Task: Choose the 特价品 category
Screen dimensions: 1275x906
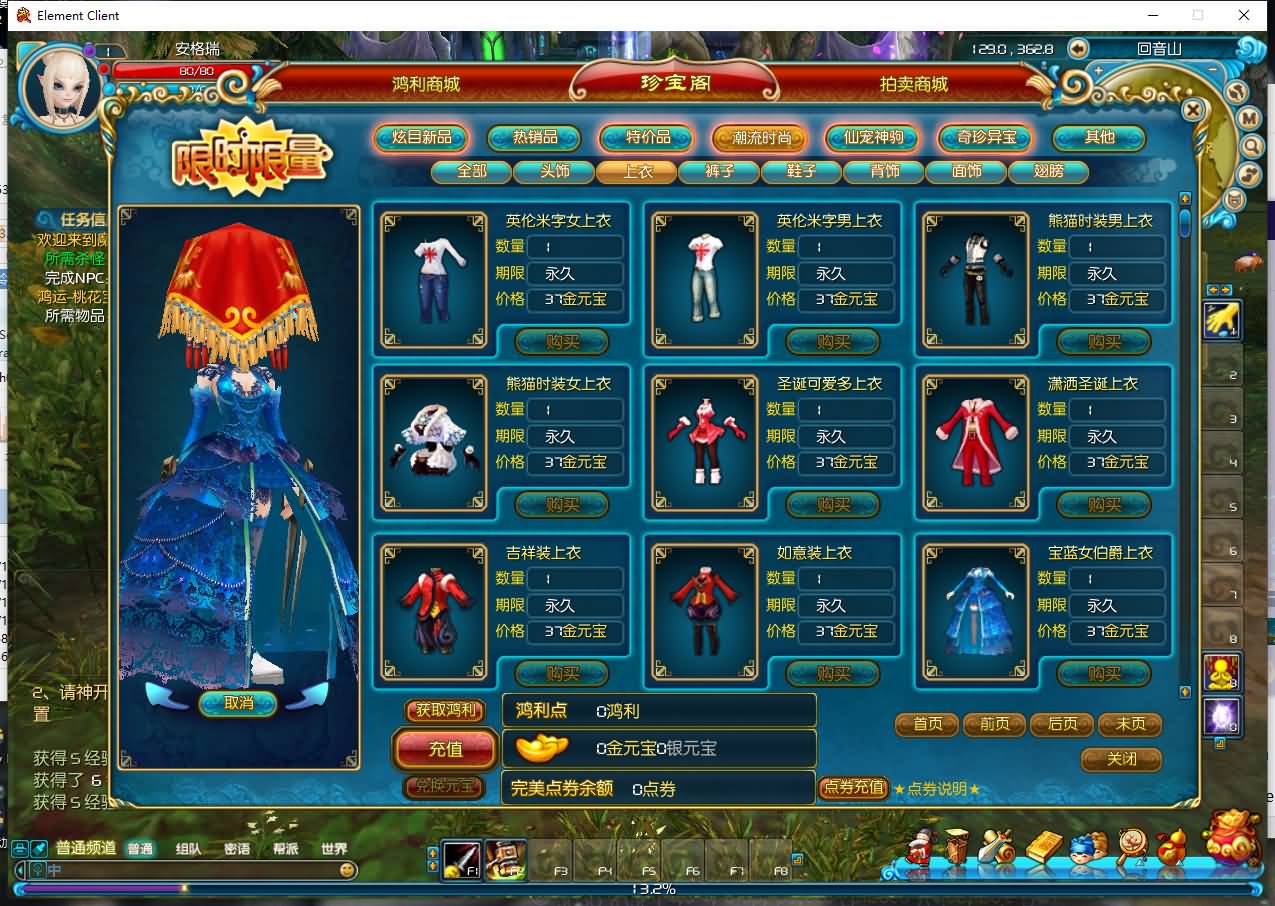Action: (648, 137)
